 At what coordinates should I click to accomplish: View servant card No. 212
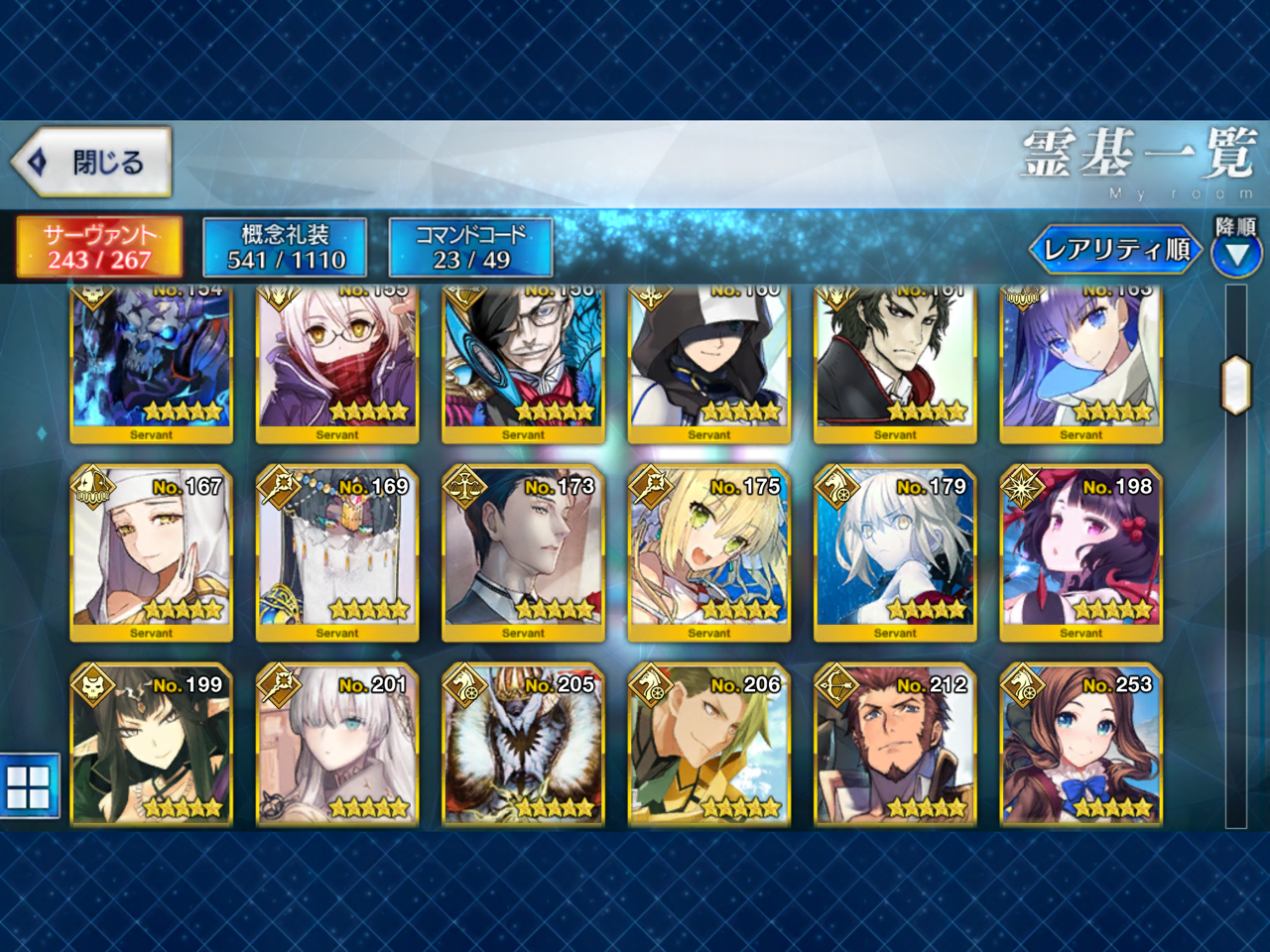point(895,744)
